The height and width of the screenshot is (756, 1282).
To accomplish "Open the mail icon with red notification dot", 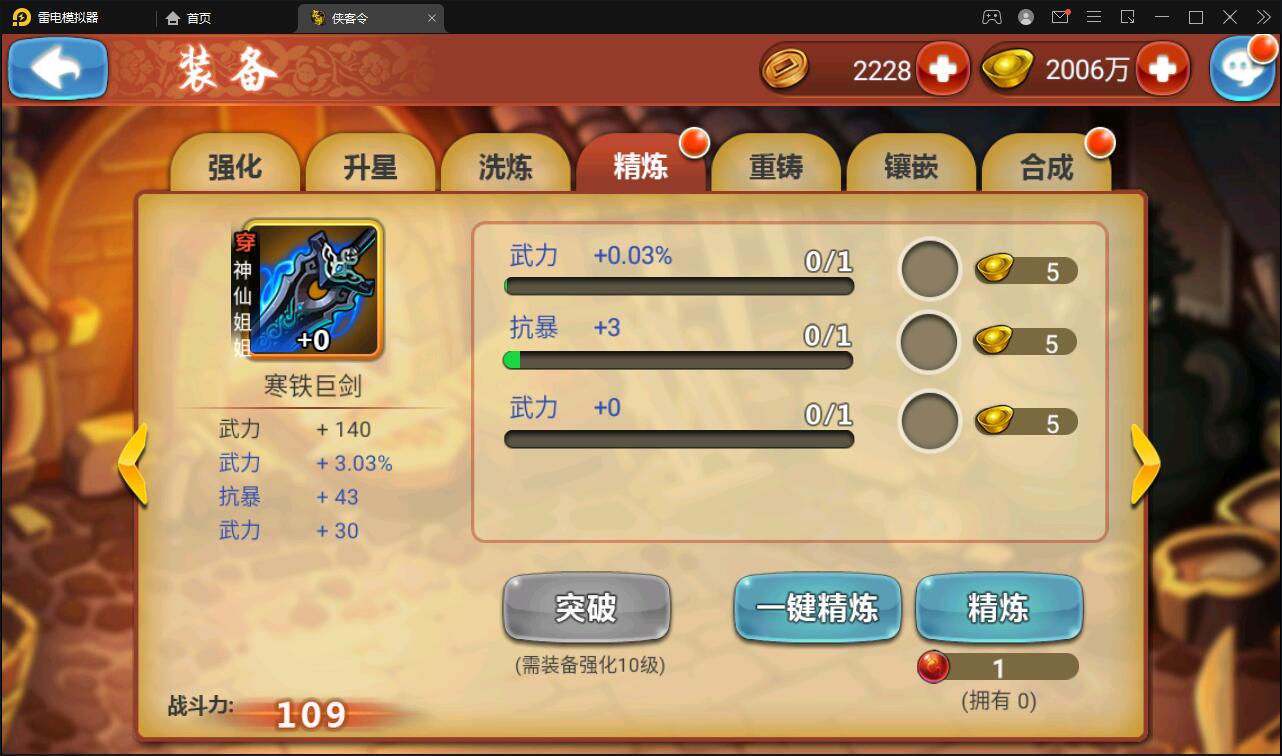I will (1060, 17).
